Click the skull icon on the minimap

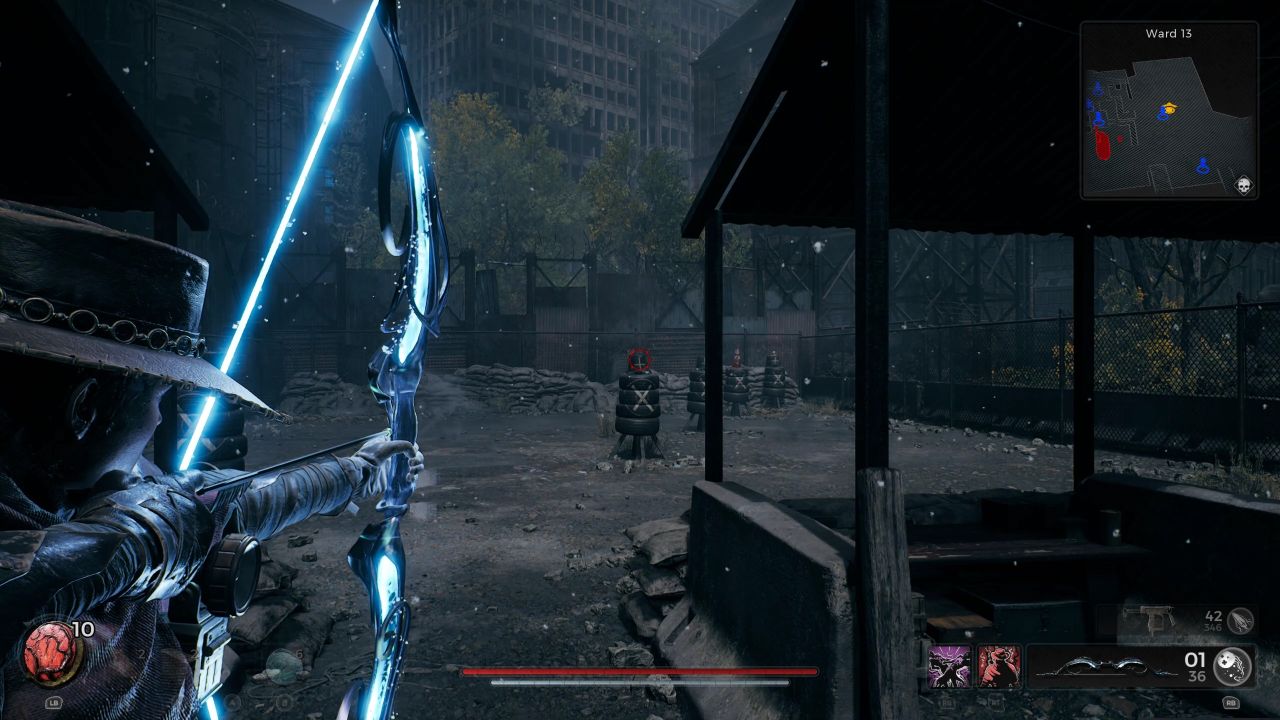coord(1244,186)
